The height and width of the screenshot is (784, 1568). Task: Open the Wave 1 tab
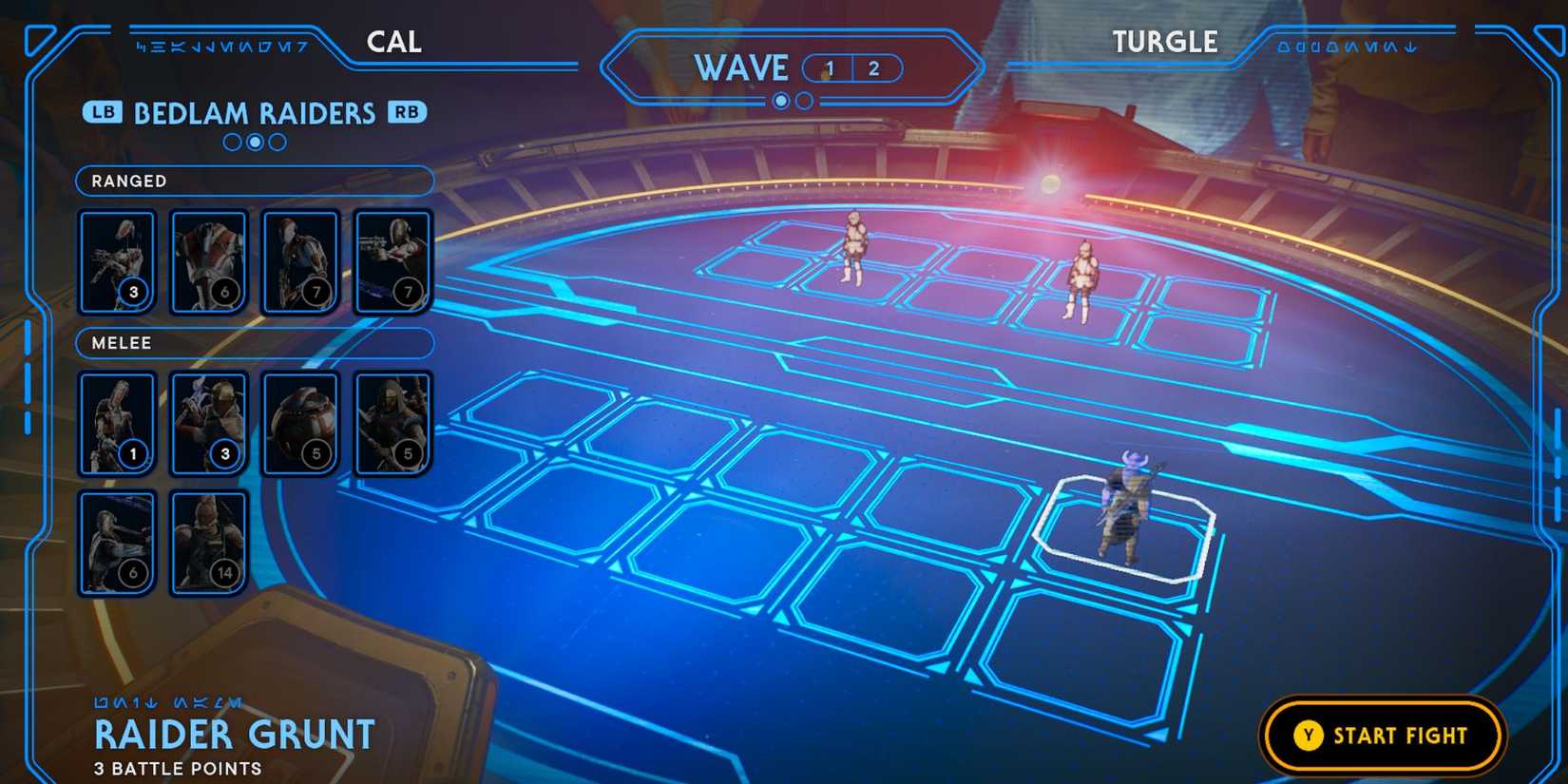829,67
